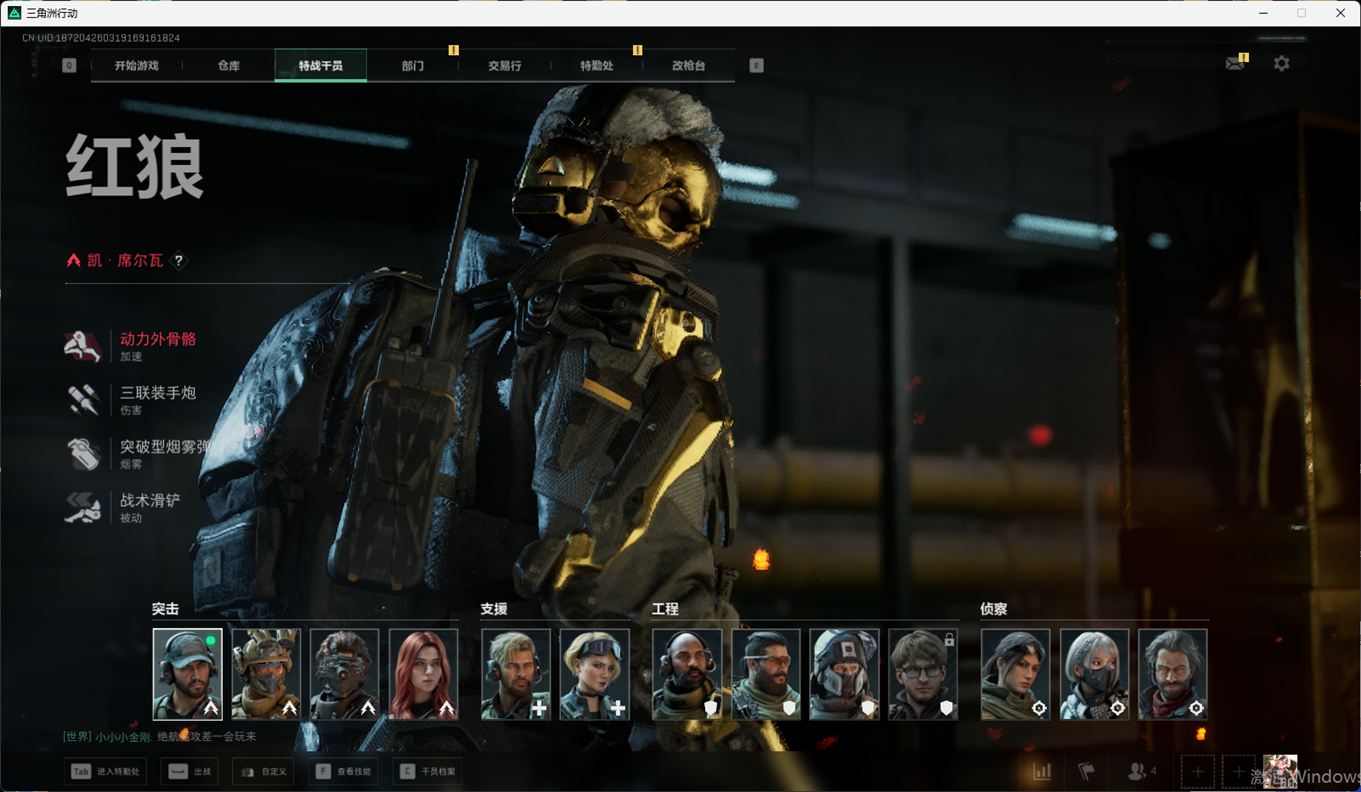Go to the 部门 tab
This screenshot has height=792, width=1361.
(413, 66)
